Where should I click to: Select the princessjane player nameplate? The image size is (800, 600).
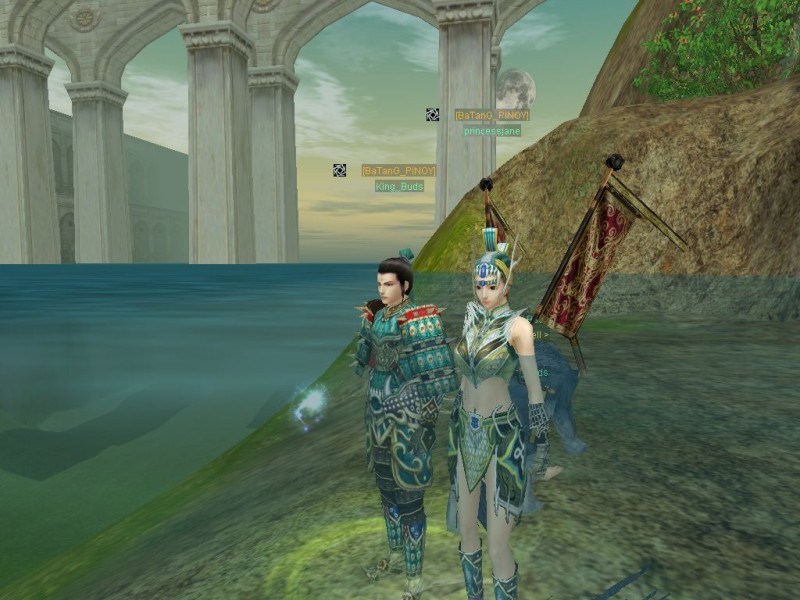pyautogui.click(x=492, y=131)
